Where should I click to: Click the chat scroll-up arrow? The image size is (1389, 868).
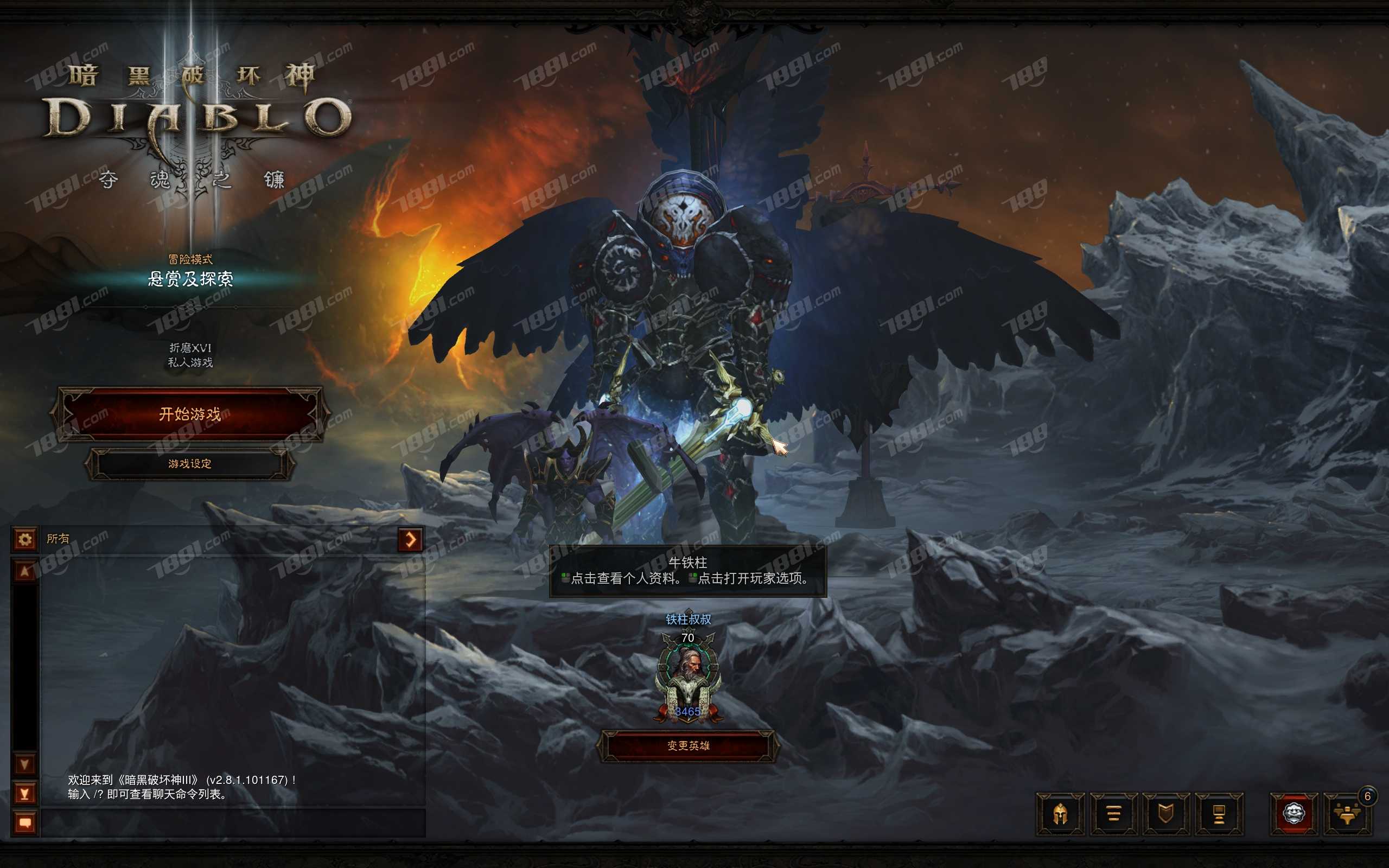click(x=26, y=571)
